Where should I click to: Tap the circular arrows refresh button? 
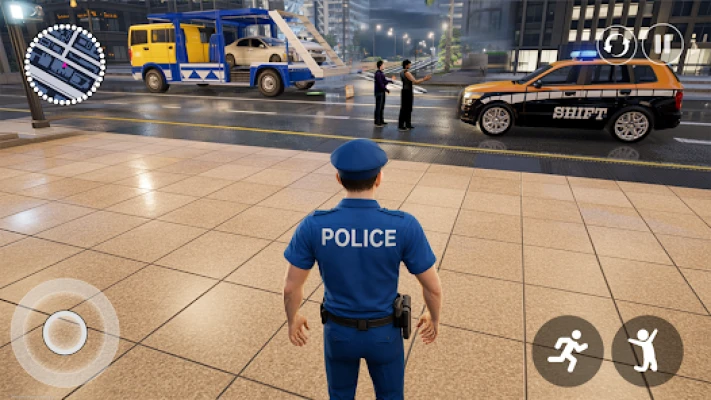click(617, 45)
